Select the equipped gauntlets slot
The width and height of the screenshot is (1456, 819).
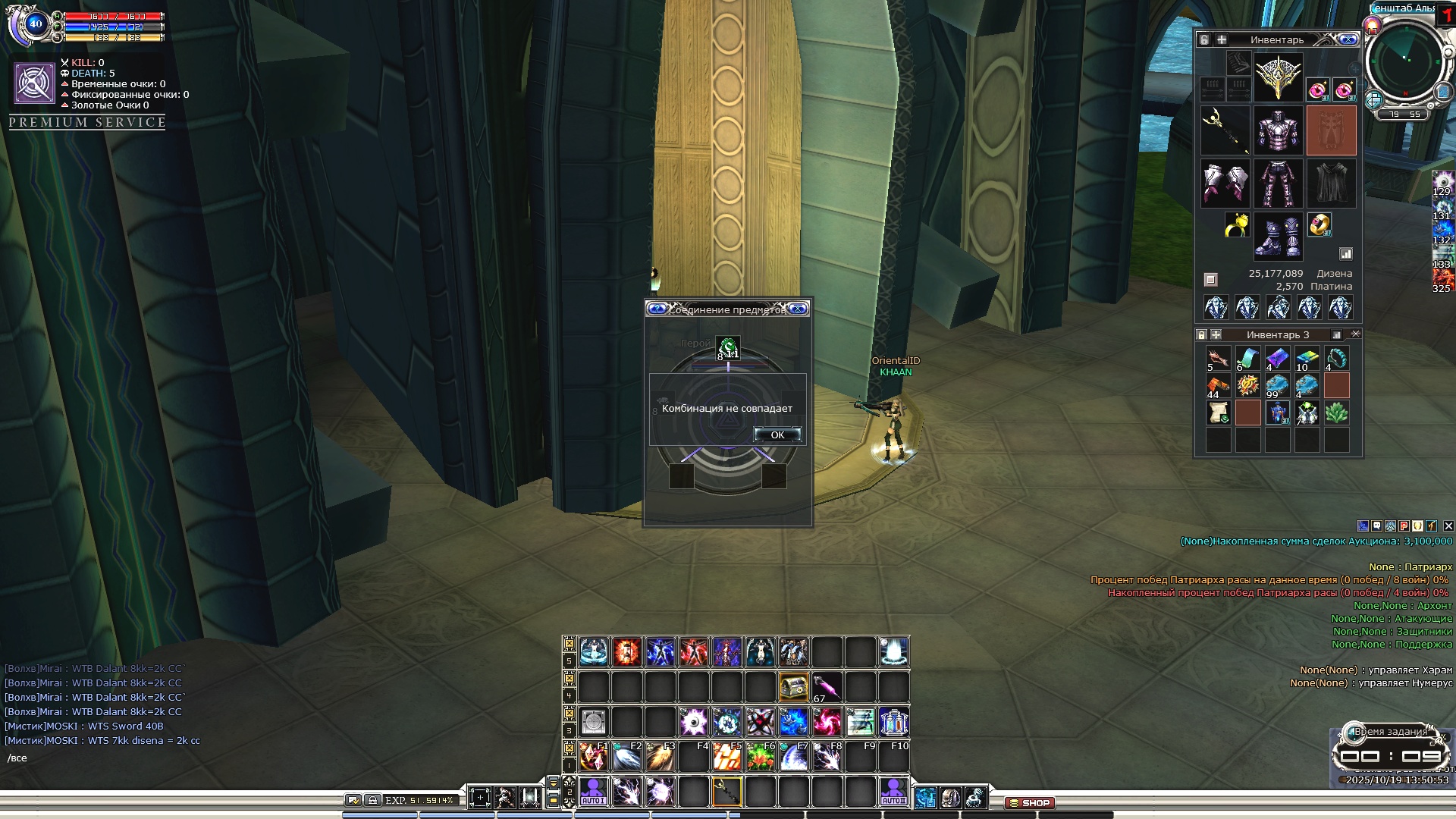coord(1225,184)
